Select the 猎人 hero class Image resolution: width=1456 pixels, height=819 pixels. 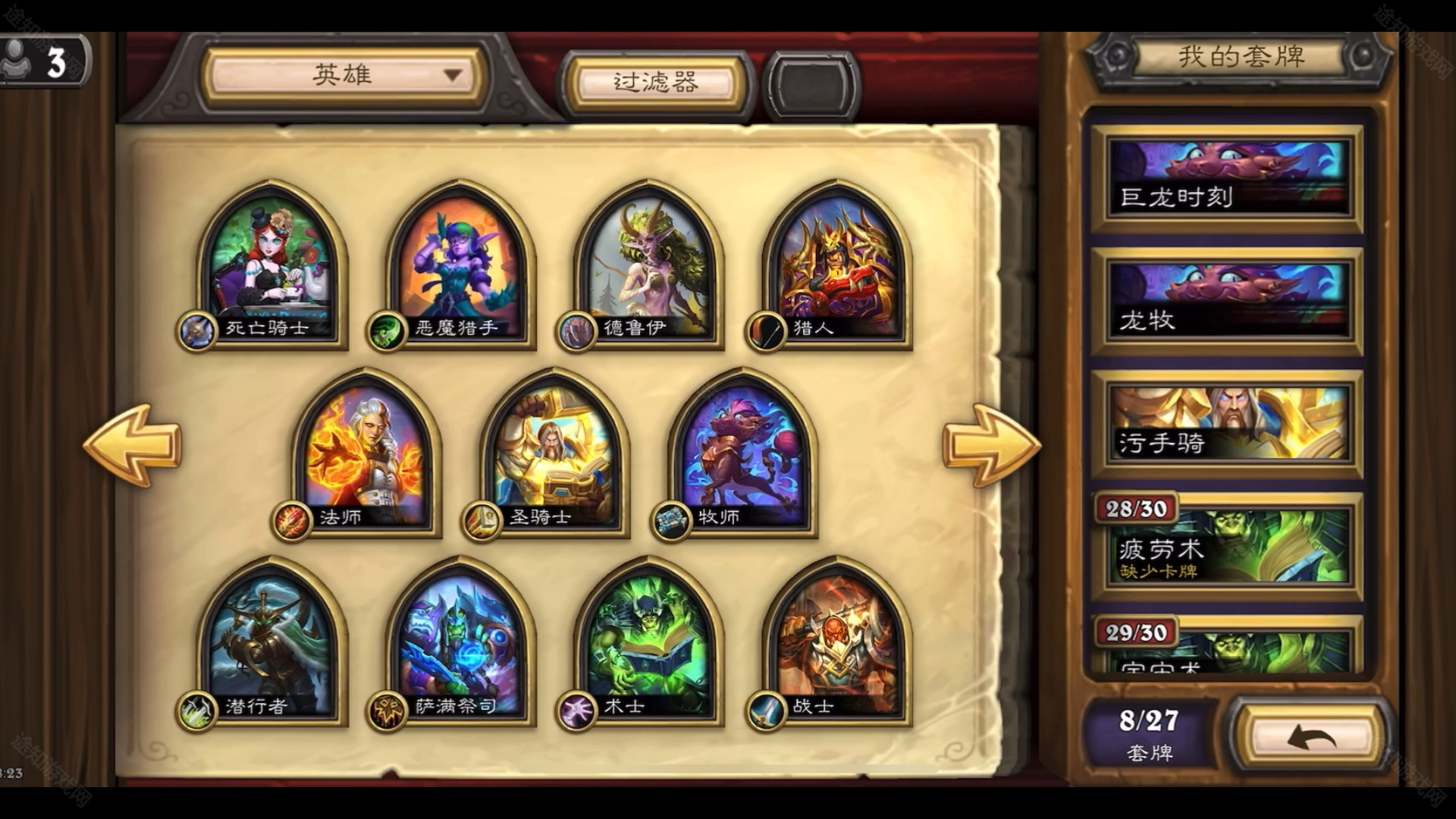[x=836, y=262]
